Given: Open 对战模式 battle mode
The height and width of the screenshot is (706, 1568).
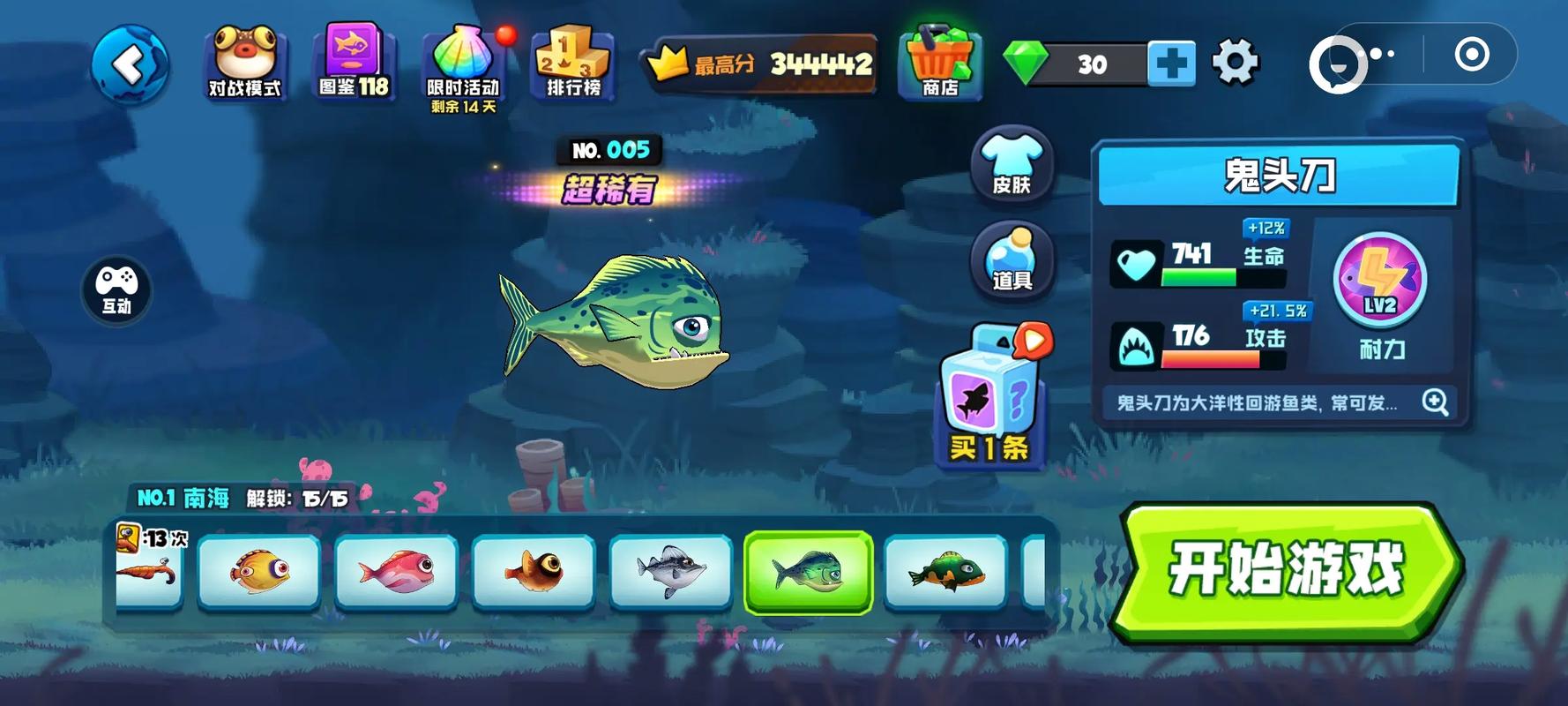Looking at the screenshot, I should 244,62.
